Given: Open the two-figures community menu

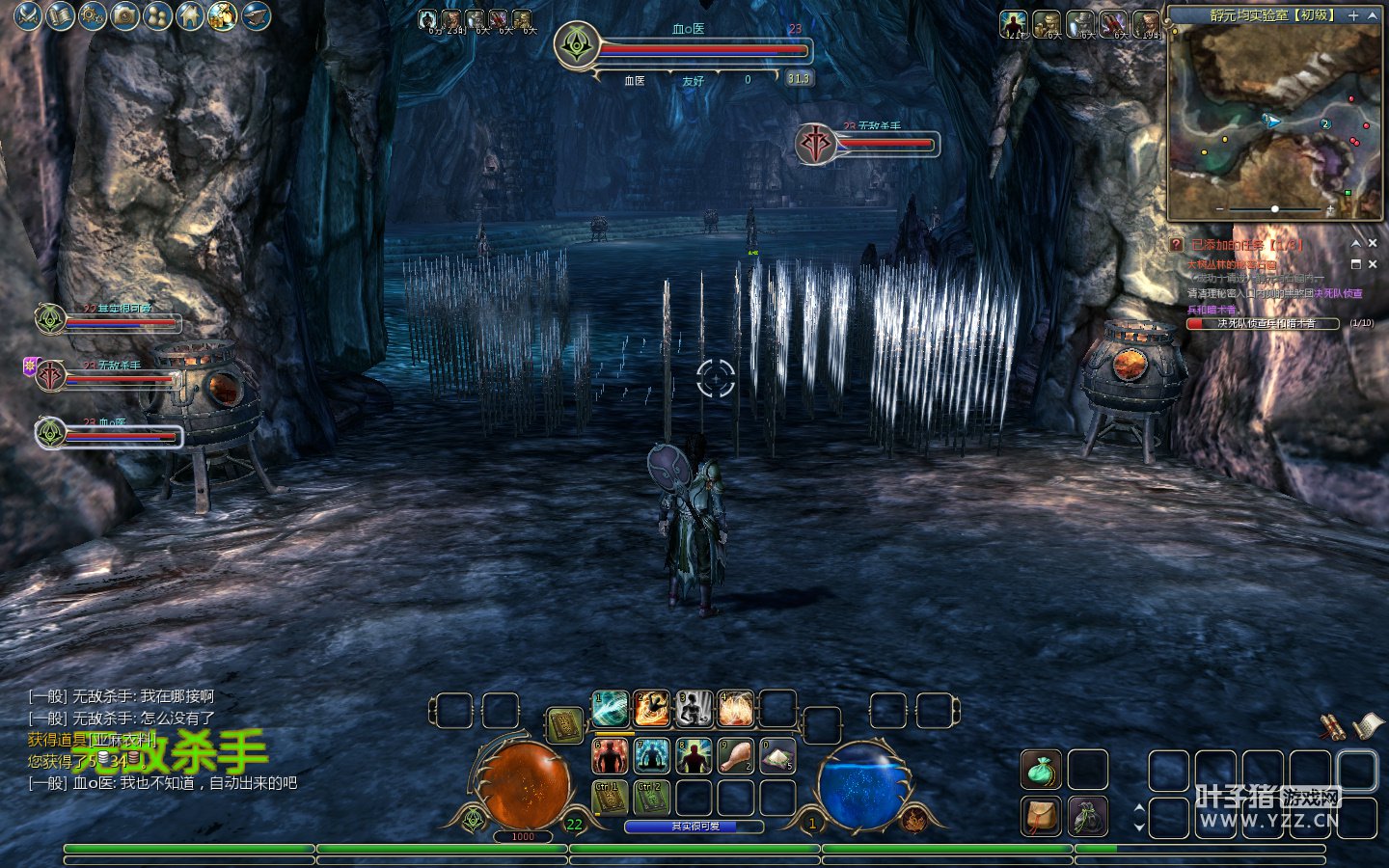Looking at the screenshot, I should [157, 15].
